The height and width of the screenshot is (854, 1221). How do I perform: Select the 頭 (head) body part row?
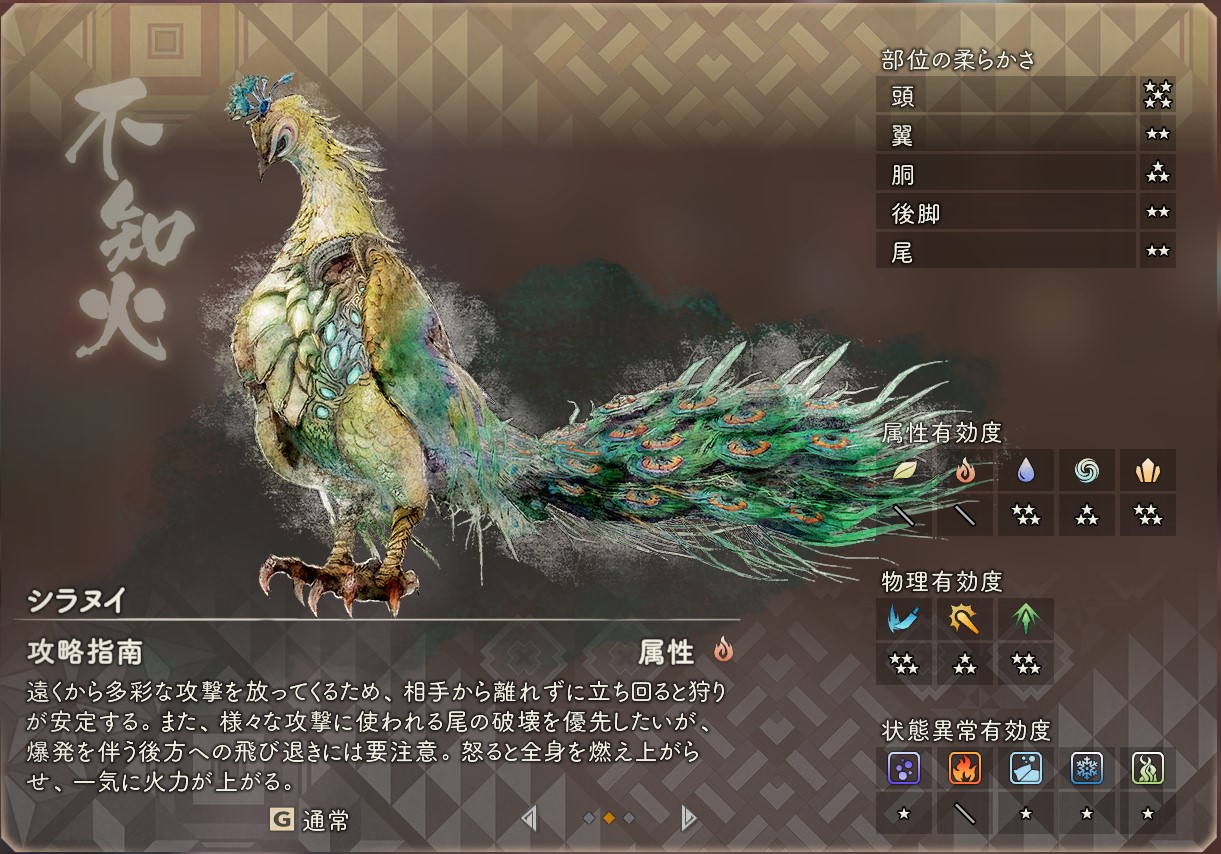tap(1006, 97)
